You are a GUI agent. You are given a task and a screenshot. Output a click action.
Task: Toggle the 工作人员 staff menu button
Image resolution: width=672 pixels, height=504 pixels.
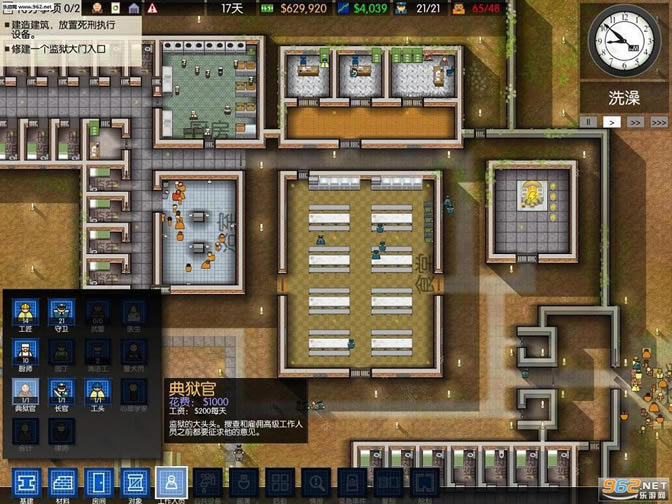pos(170,483)
